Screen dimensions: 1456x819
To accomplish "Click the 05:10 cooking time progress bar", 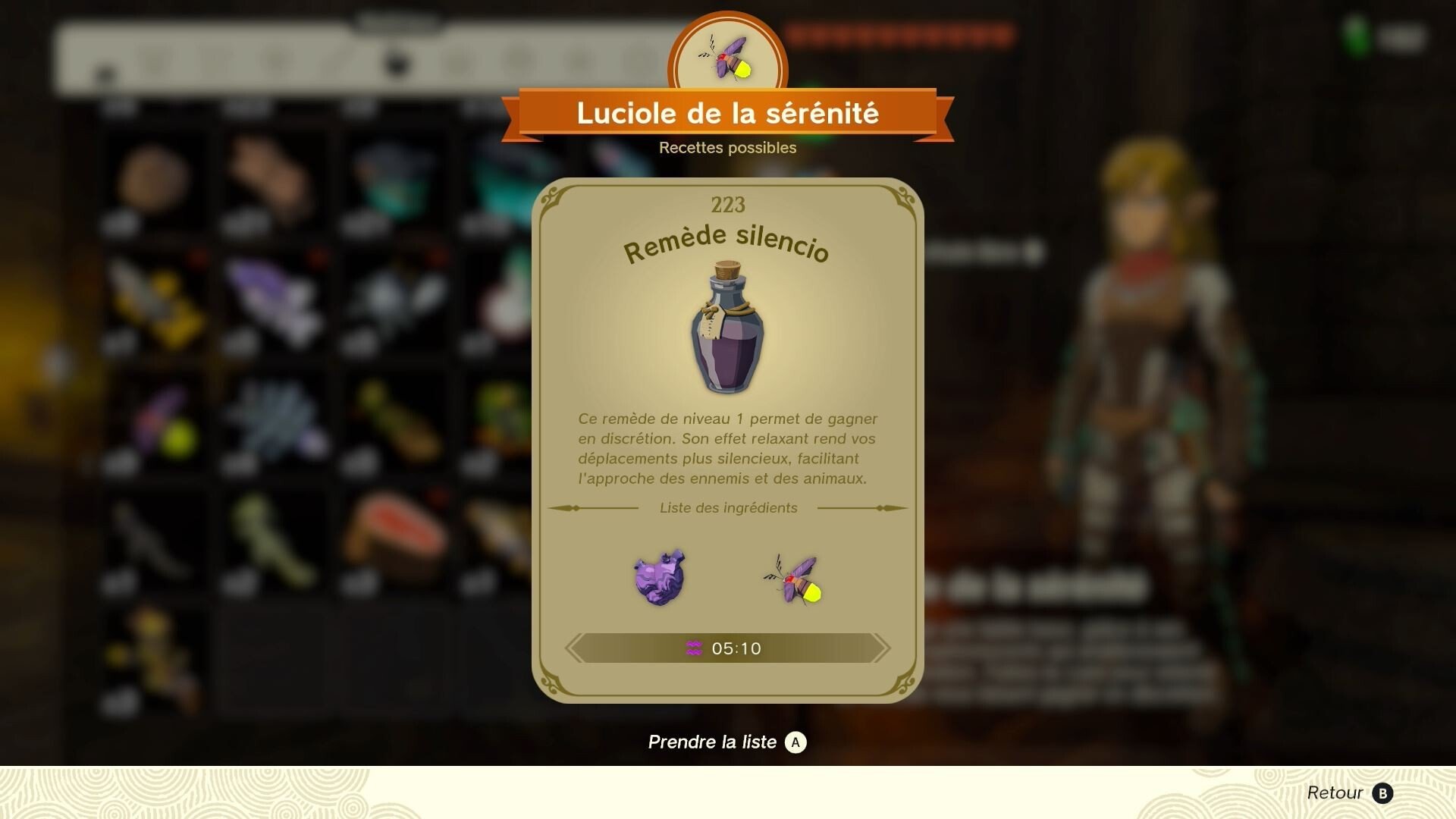I will point(726,648).
